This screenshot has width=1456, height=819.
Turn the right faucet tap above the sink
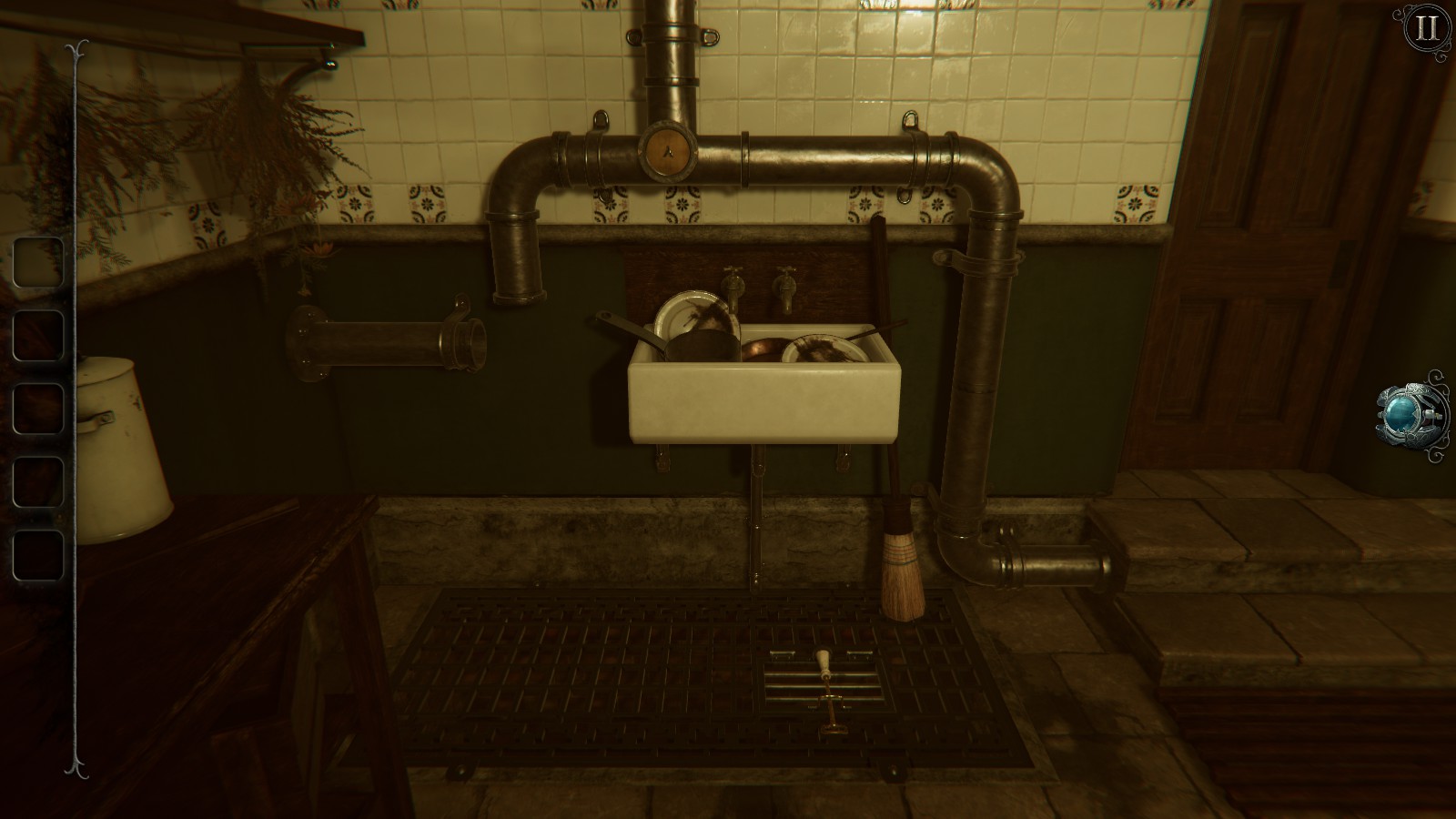784,284
